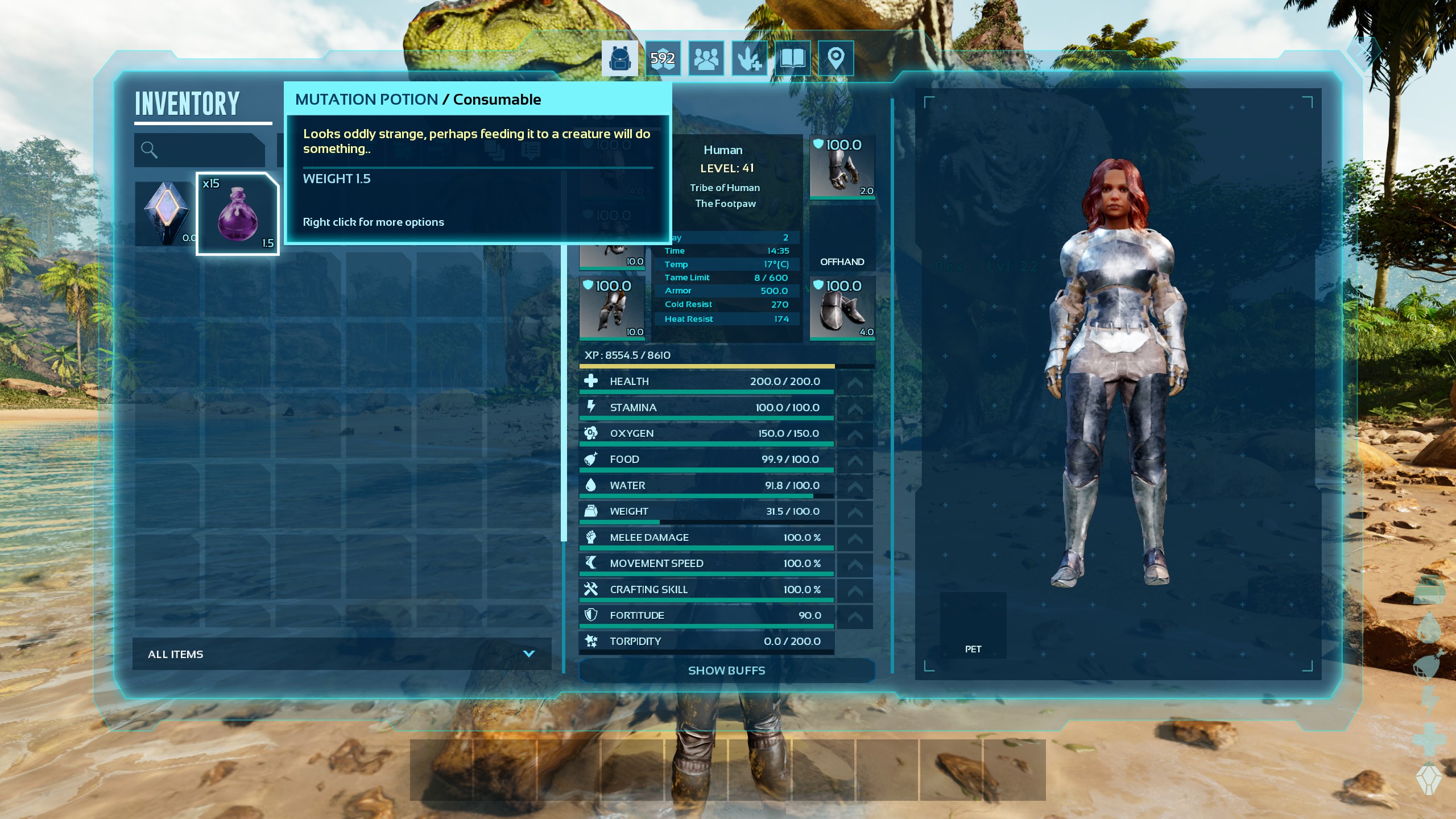
Task: Click the Show Buffs button
Action: [726, 671]
